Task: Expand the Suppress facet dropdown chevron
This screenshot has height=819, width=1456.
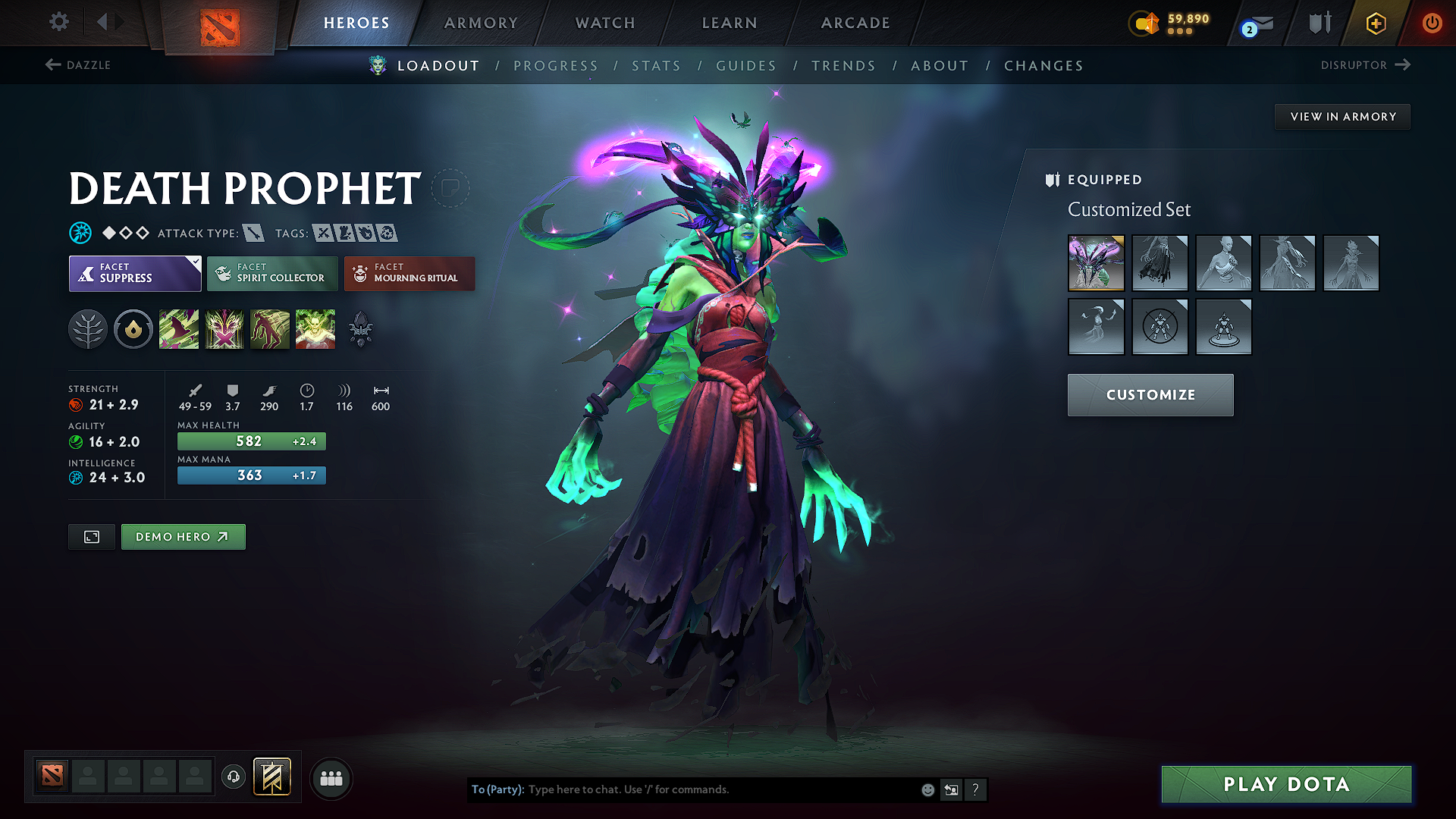Action: click(196, 261)
